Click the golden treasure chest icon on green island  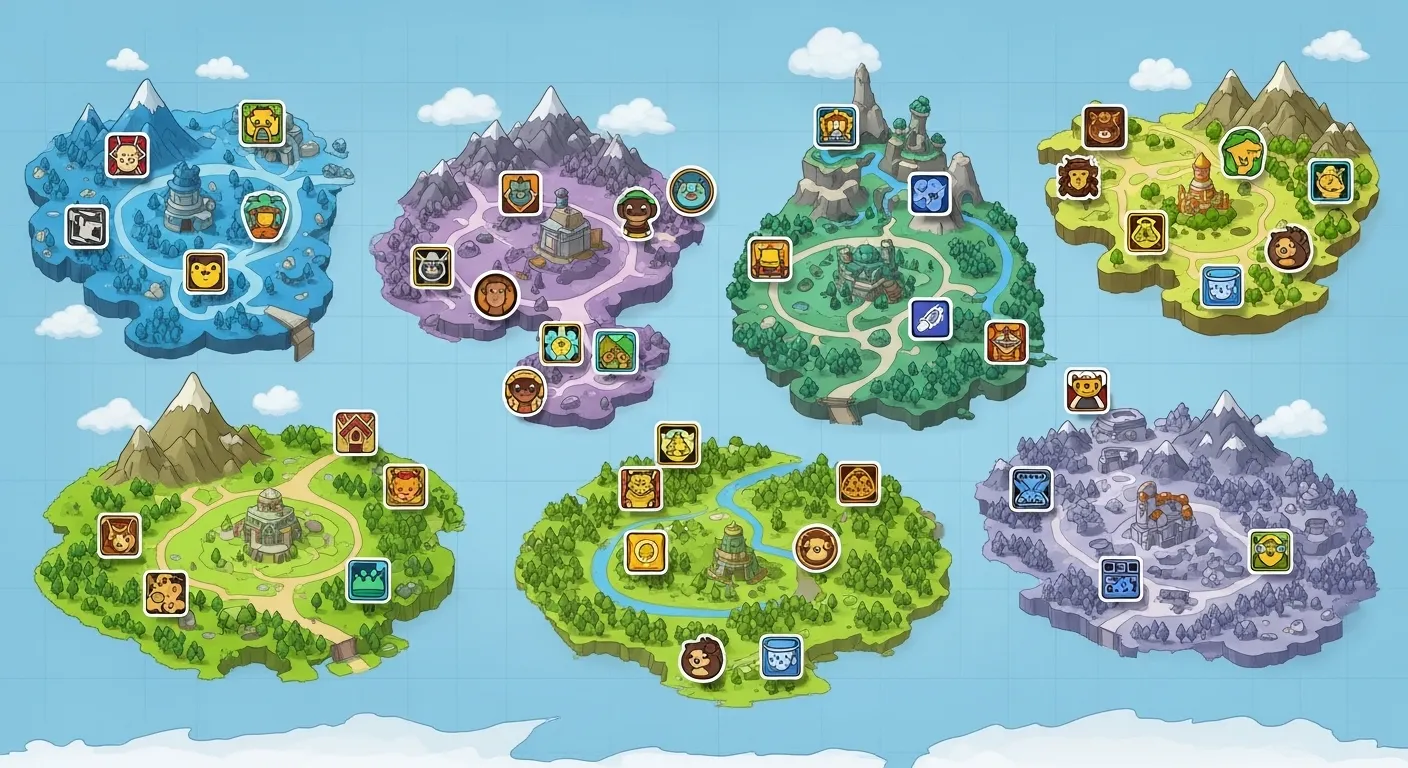click(771, 258)
